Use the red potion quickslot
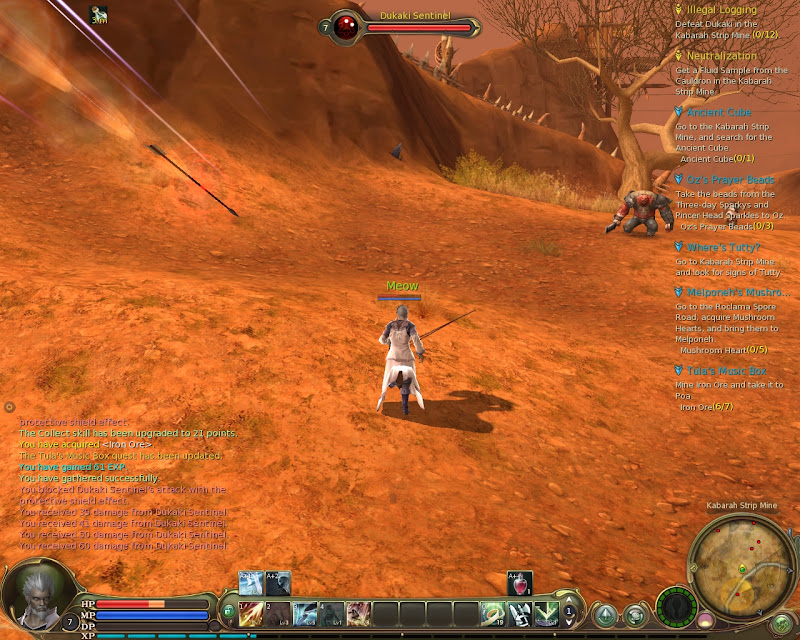 coord(520,583)
